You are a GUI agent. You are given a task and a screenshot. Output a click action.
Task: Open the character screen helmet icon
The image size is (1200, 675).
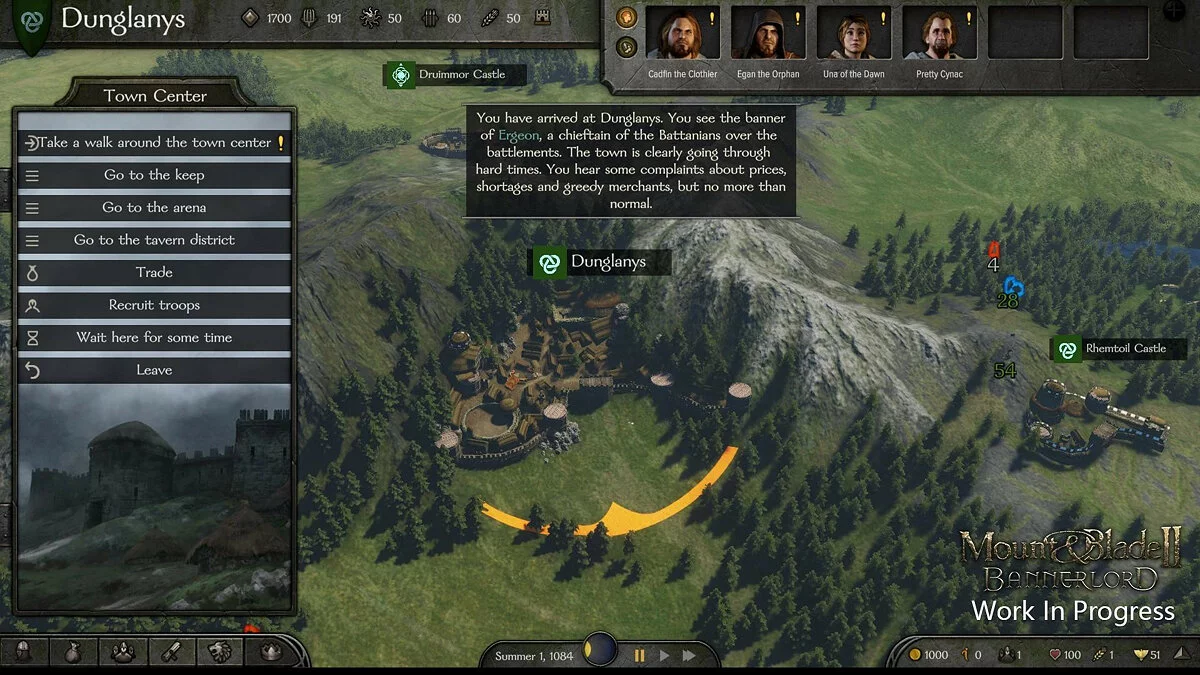(x=25, y=652)
